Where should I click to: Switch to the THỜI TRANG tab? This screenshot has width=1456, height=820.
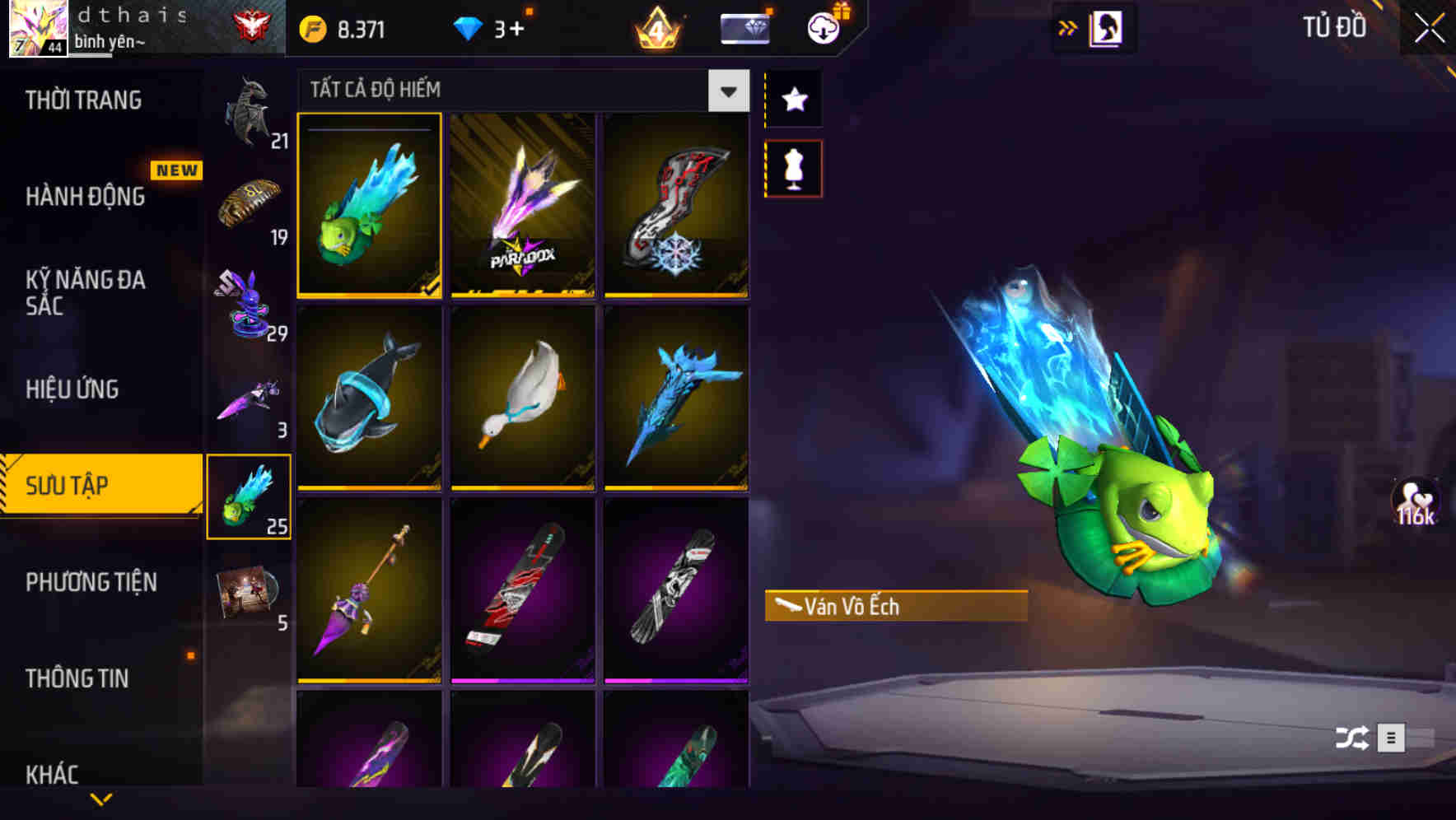pos(82,100)
